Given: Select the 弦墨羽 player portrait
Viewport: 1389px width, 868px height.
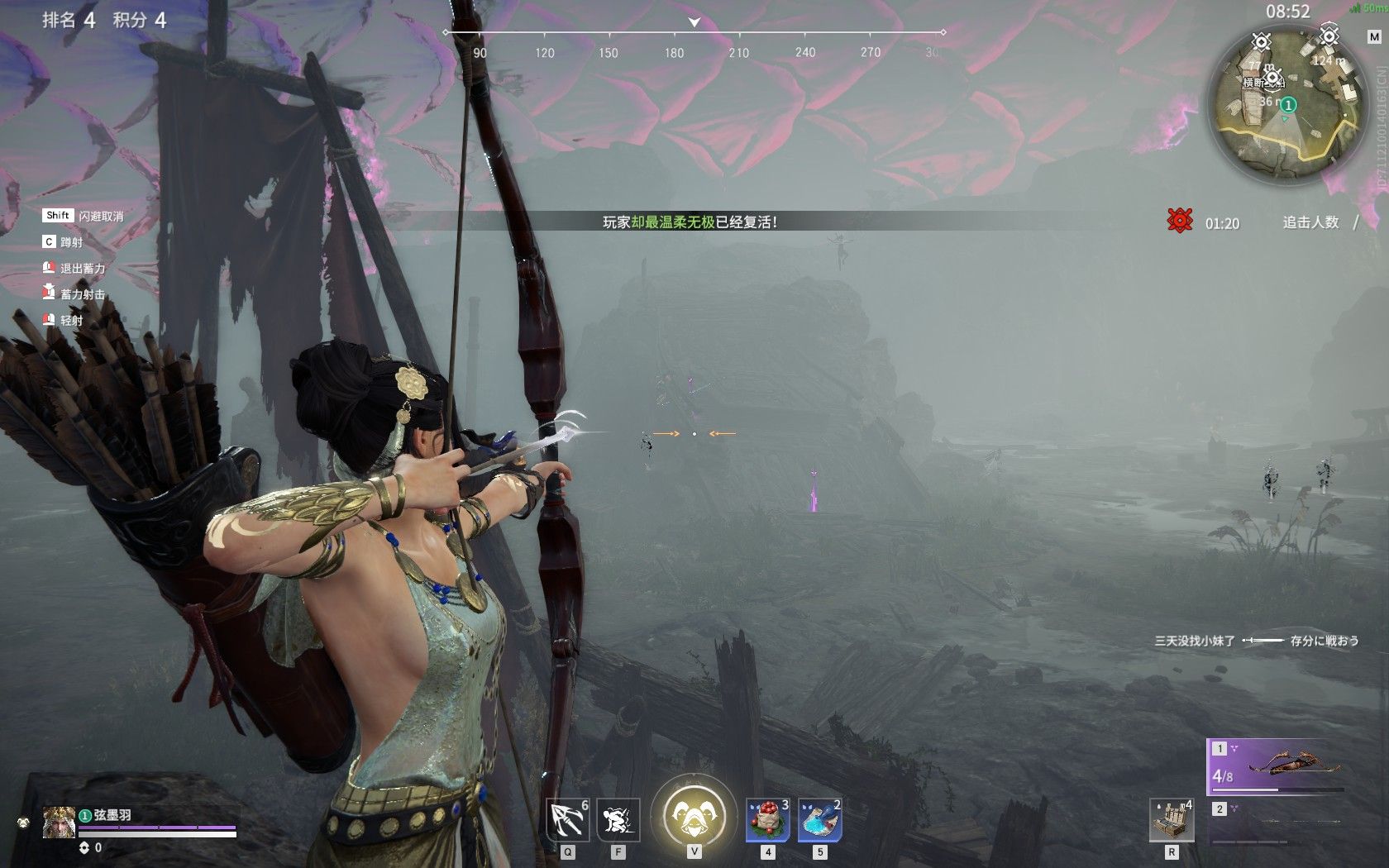Looking at the screenshot, I should 60,823.
